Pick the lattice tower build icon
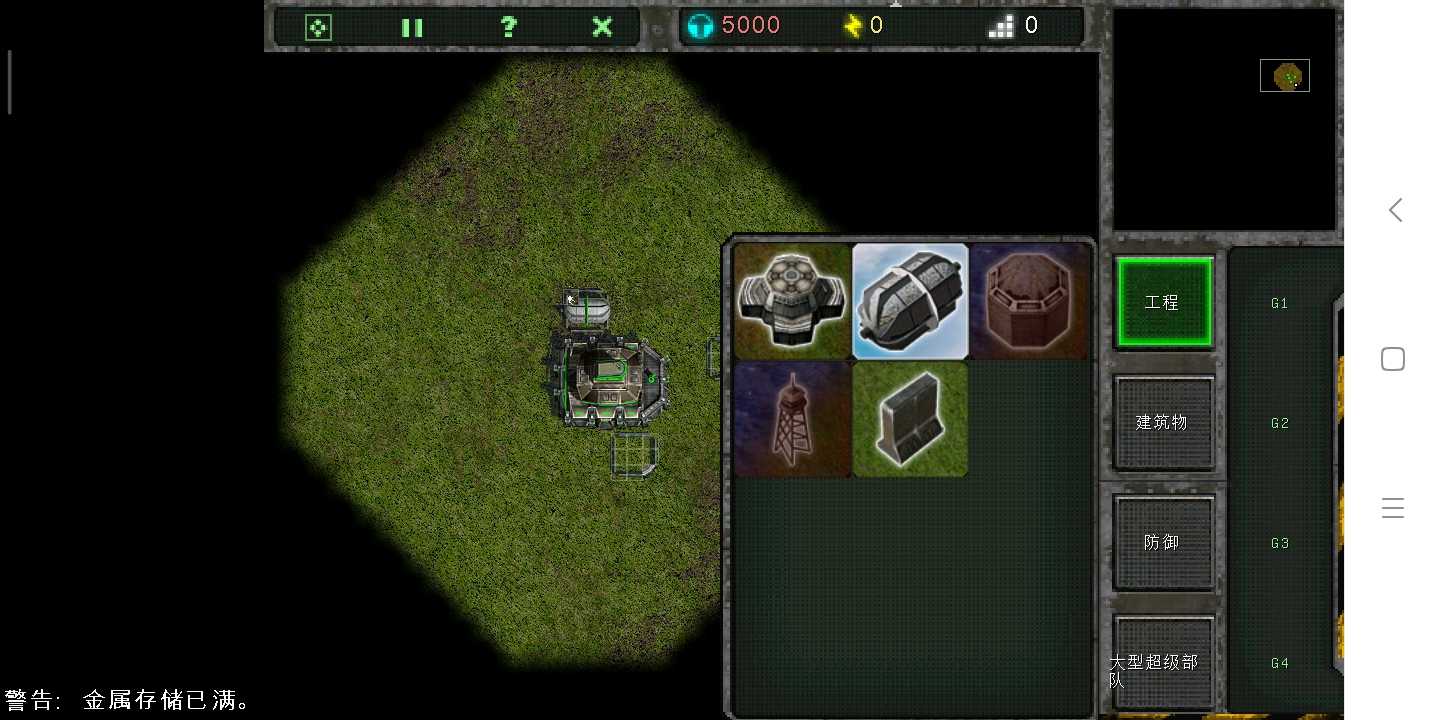 click(792, 419)
